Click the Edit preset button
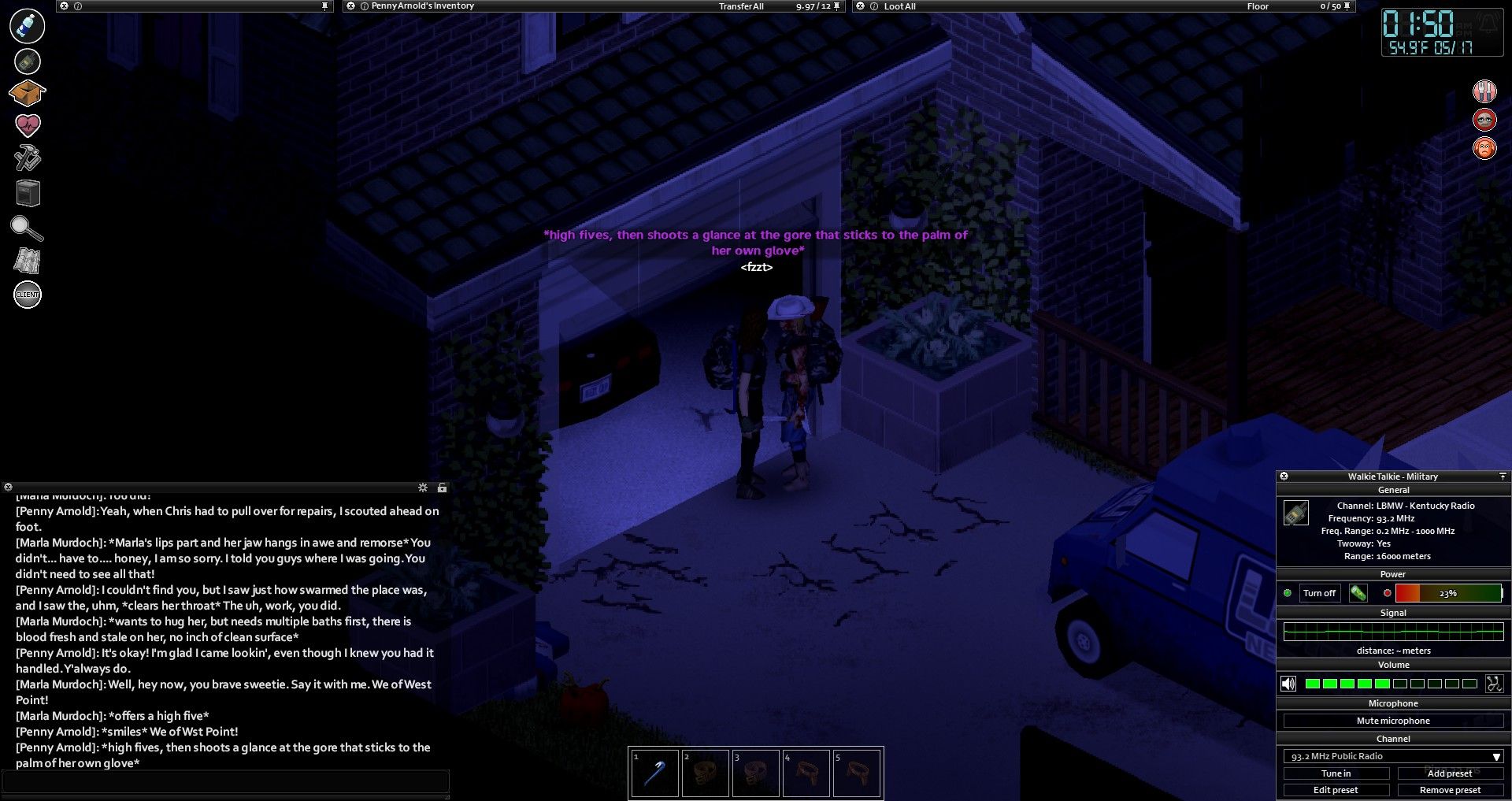This screenshot has height=801, width=1512. point(1336,790)
